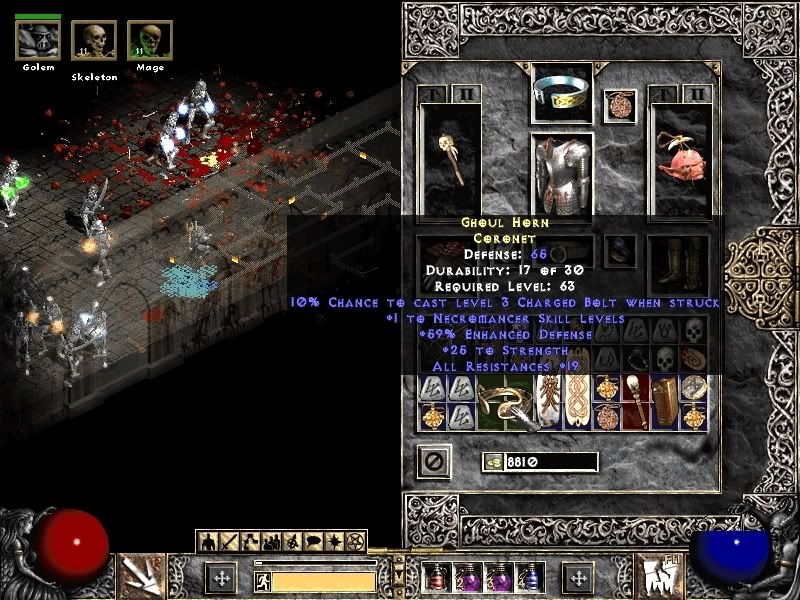Close the inventory with the cancel button
Viewport: 800px width, 600px height.
tap(433, 462)
